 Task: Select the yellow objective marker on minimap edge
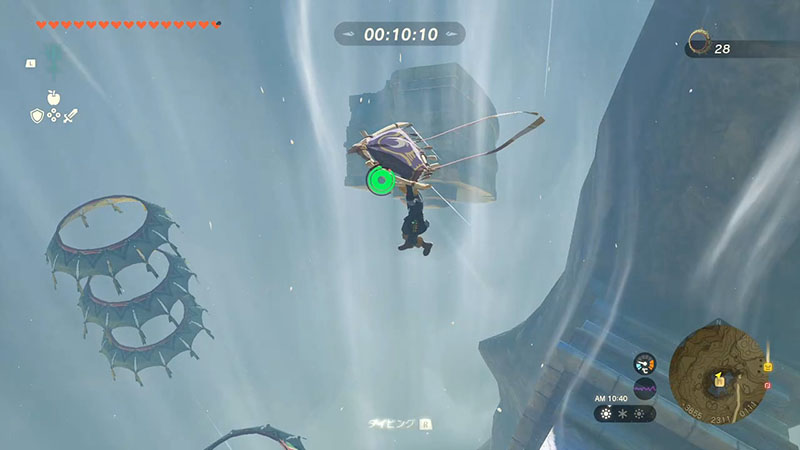767,366
